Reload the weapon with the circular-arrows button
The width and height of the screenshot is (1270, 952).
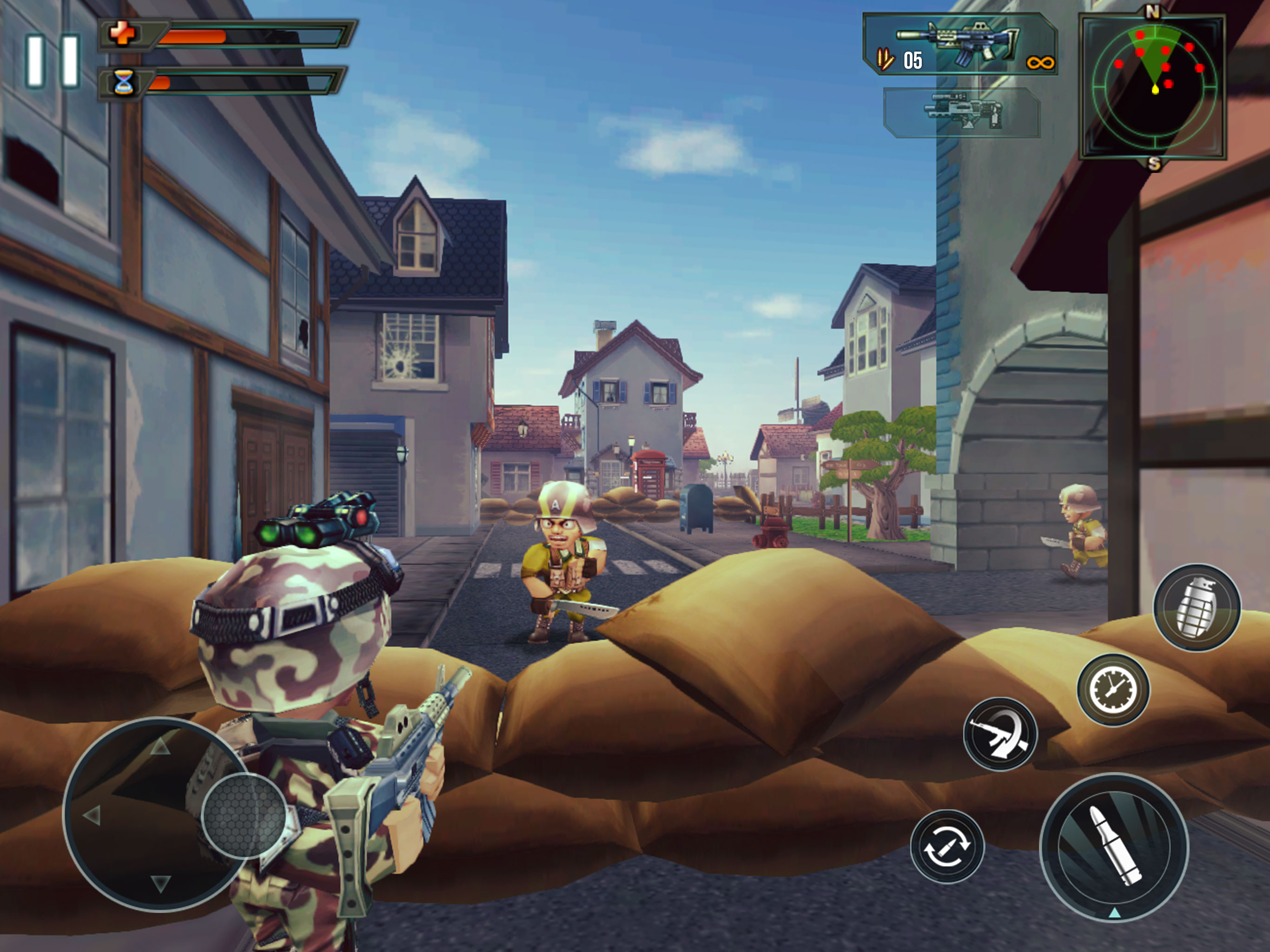click(x=947, y=846)
